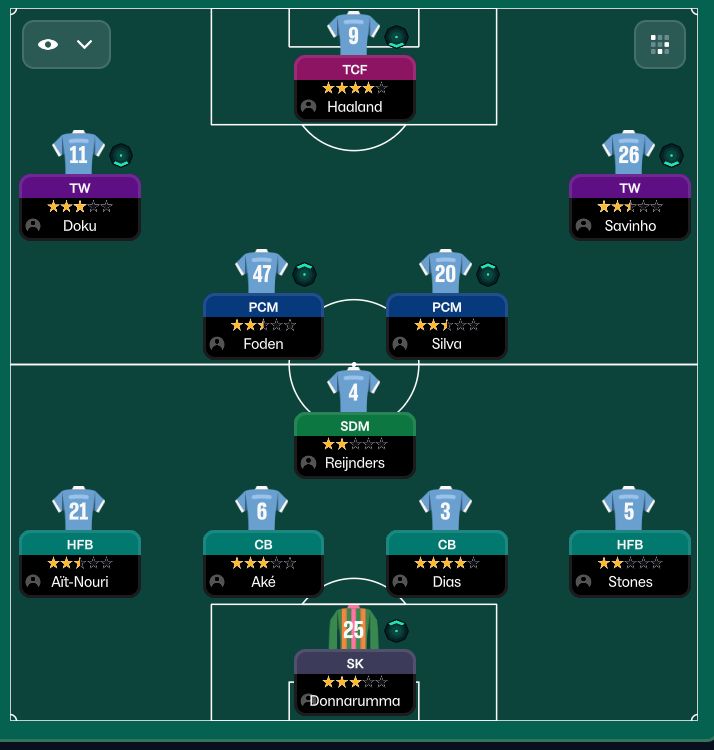Select Foden's midfielder card

pos(263,325)
